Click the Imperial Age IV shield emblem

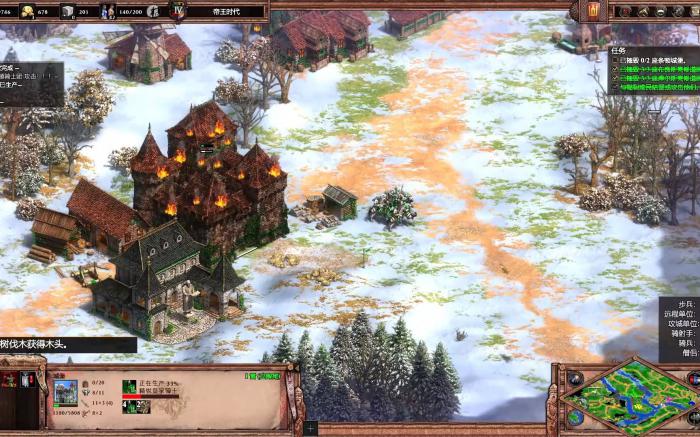(178, 10)
